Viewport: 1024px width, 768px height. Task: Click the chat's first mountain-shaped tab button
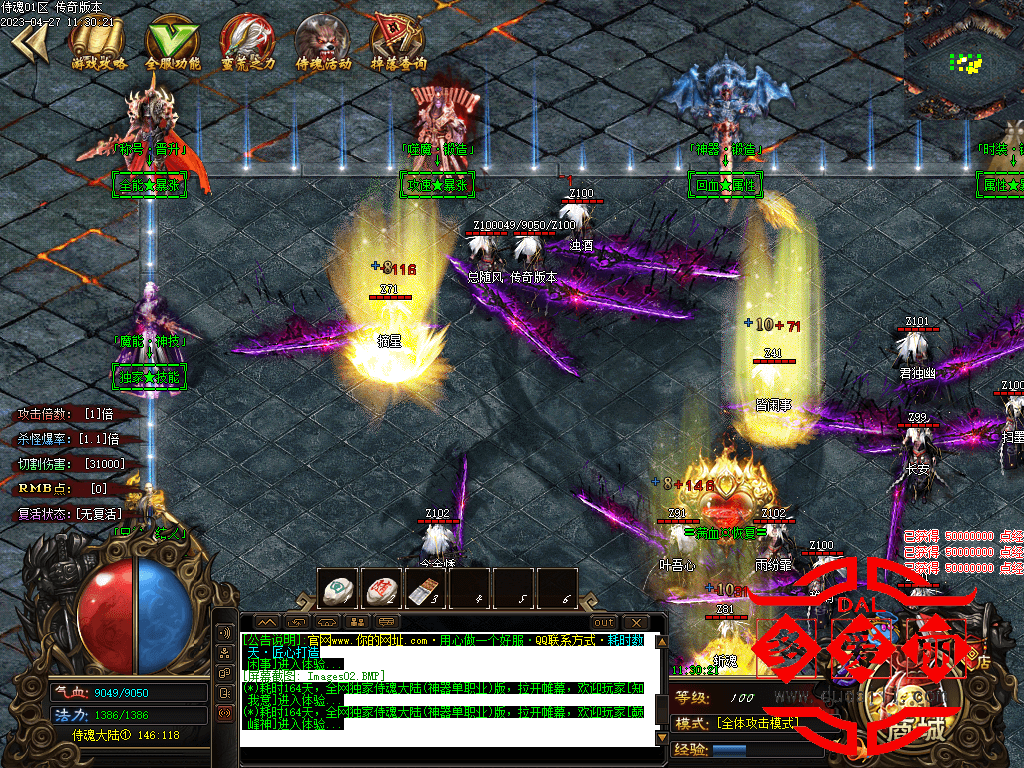266,622
